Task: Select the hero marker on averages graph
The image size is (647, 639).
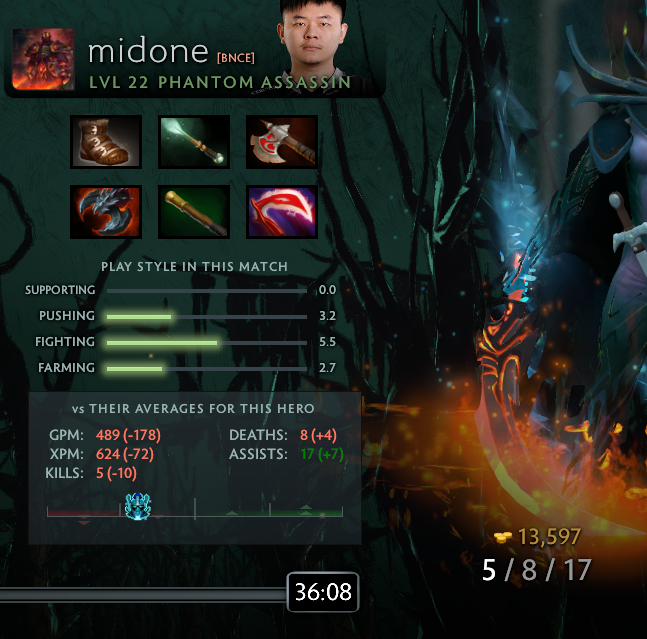Action: 136,504
